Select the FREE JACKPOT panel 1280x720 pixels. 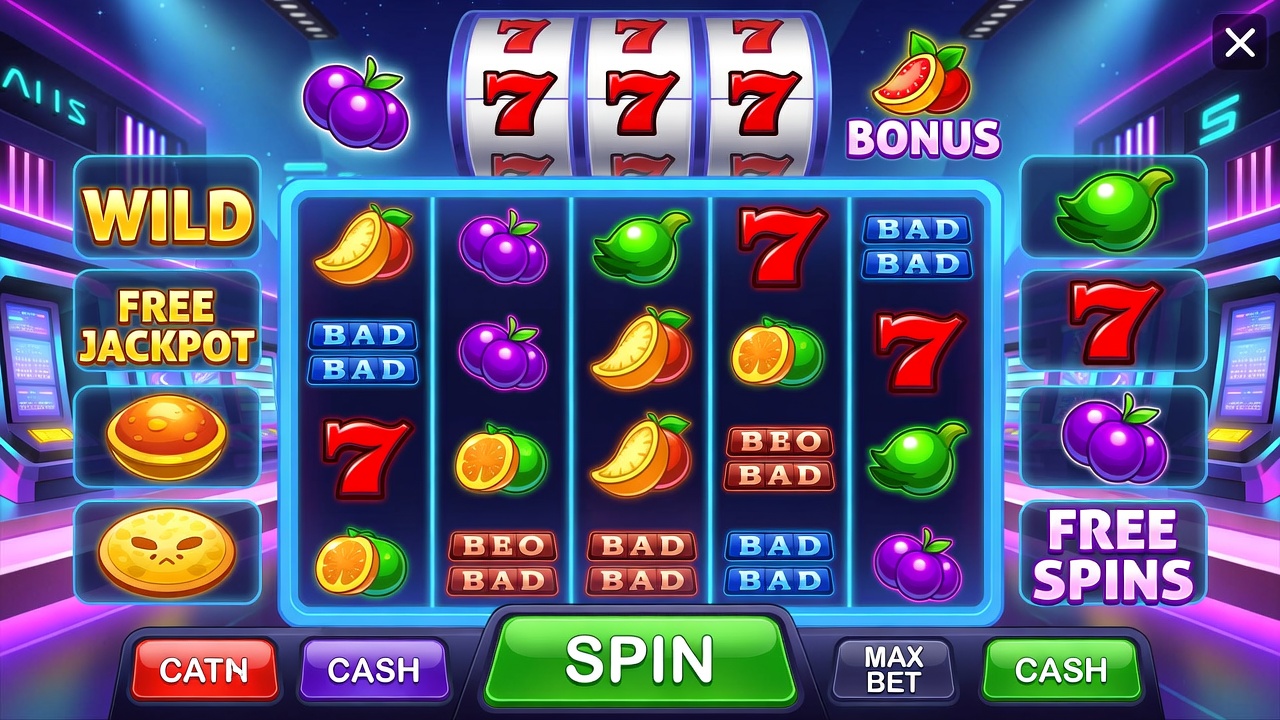167,326
